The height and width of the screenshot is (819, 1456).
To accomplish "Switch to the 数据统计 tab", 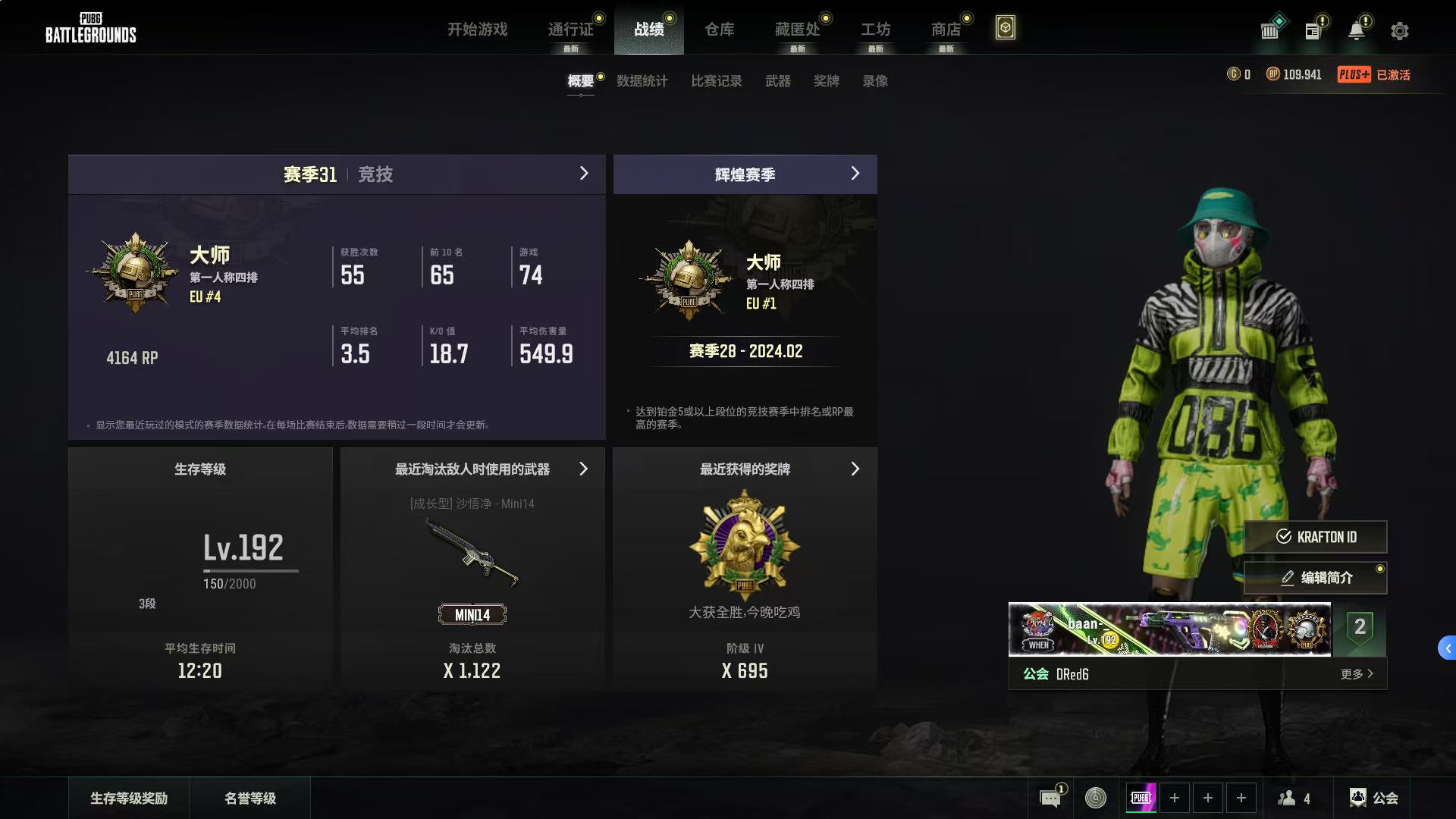I will (x=642, y=81).
